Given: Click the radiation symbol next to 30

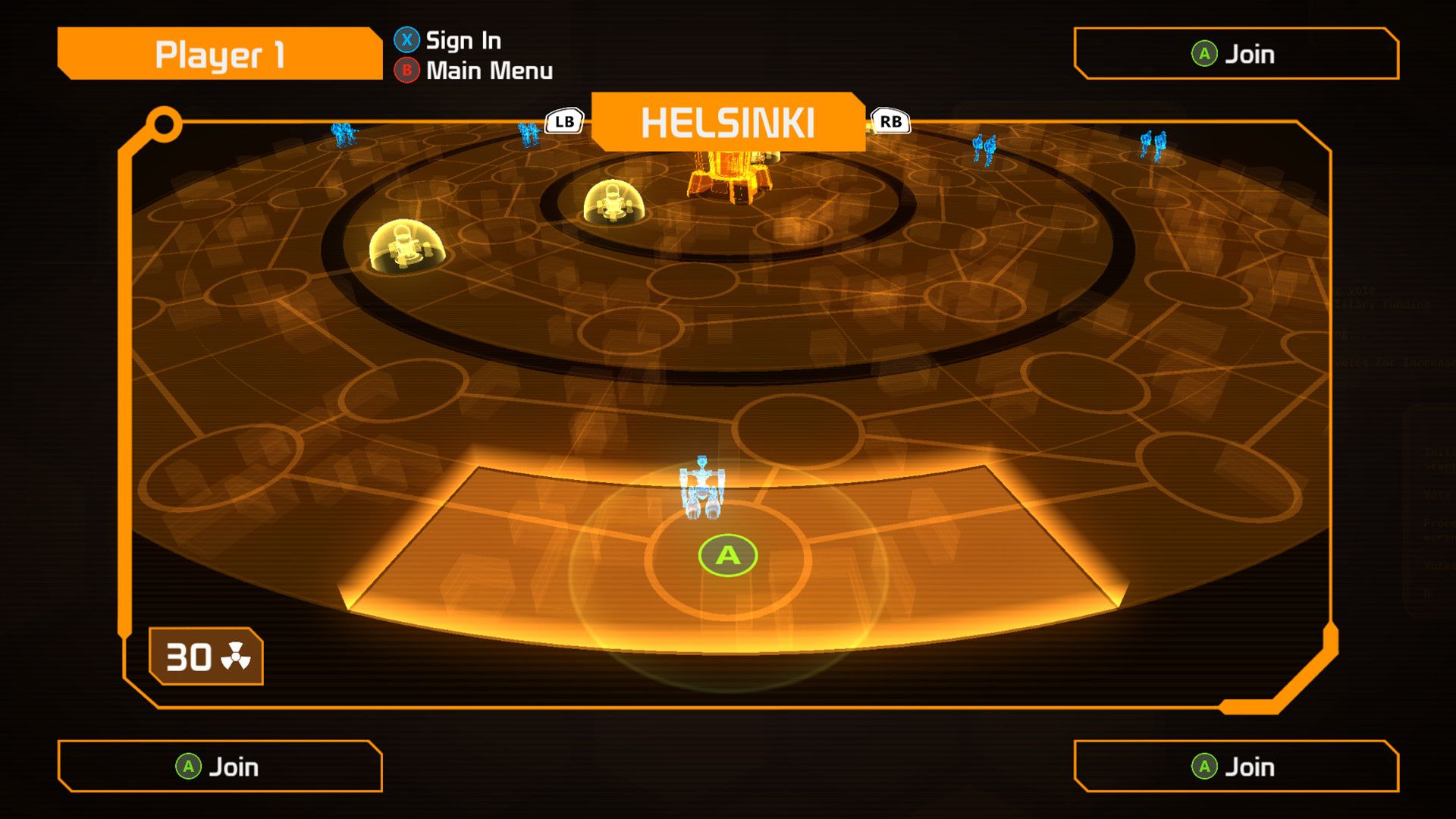Looking at the screenshot, I should pyautogui.click(x=237, y=657).
